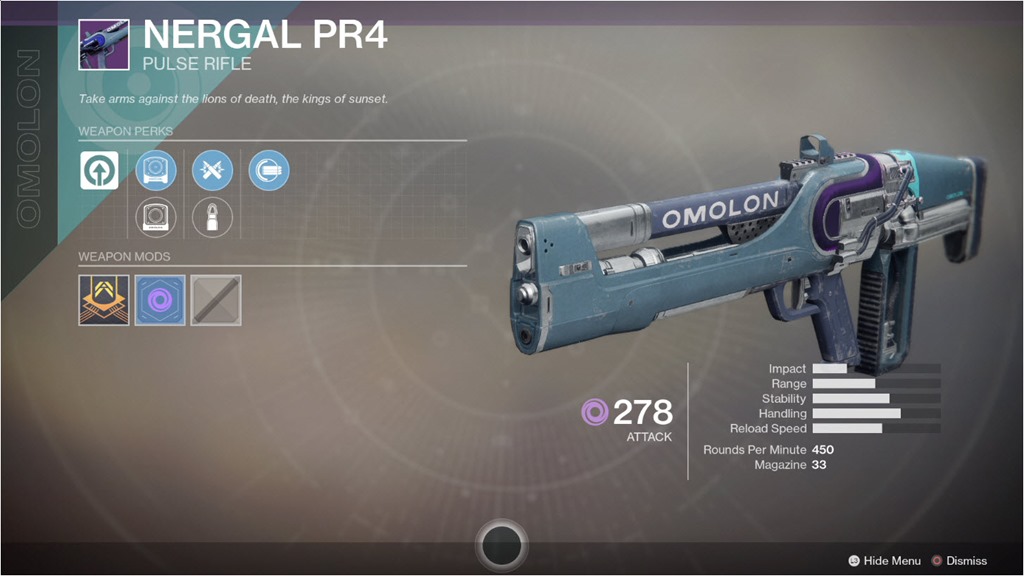The width and height of the screenshot is (1024, 576).
Task: Choose the single bullet perk
Action: (x=212, y=215)
